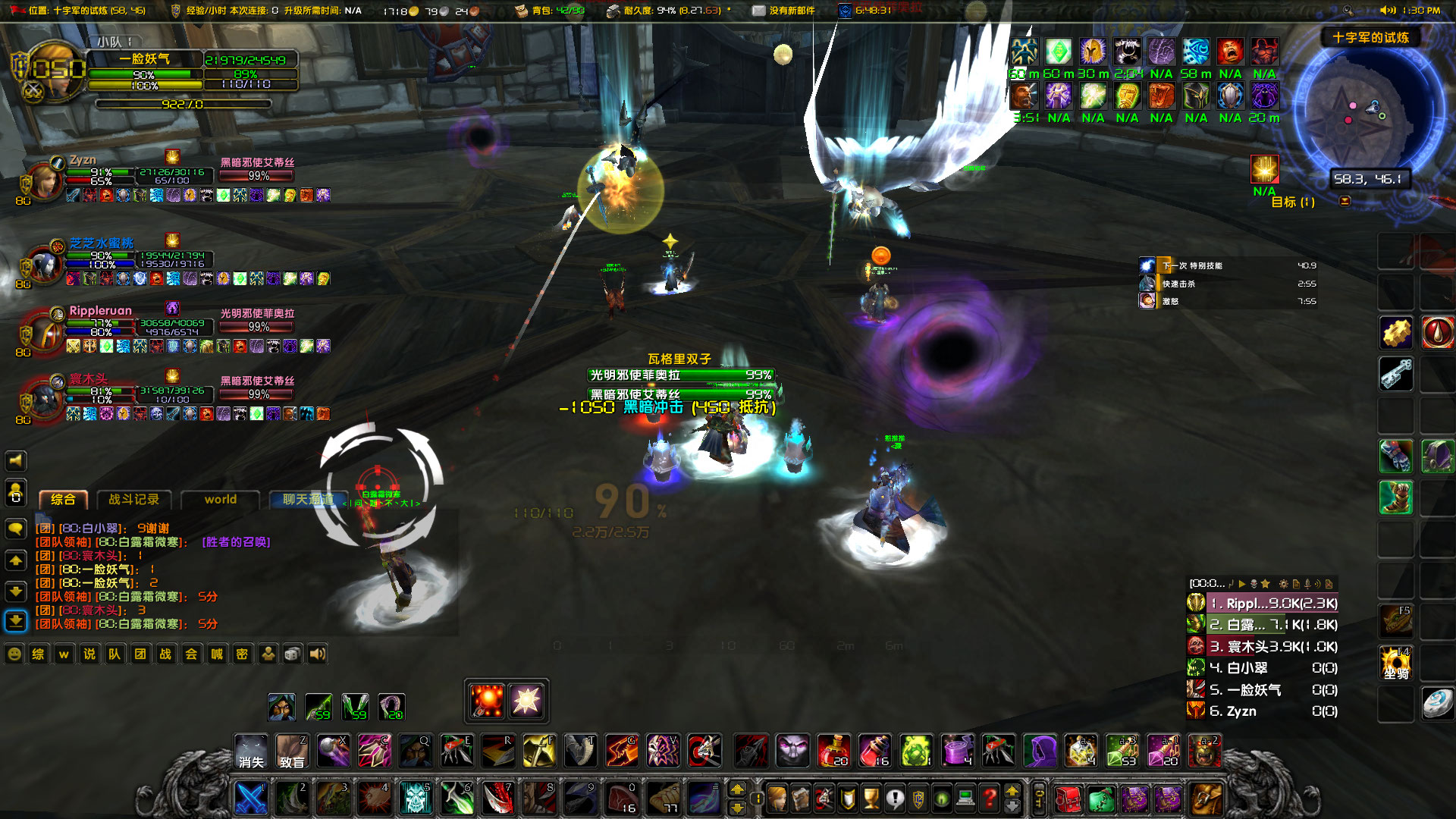Click the 团 raid chat button
This screenshot has width=1456, height=819.
[140, 653]
